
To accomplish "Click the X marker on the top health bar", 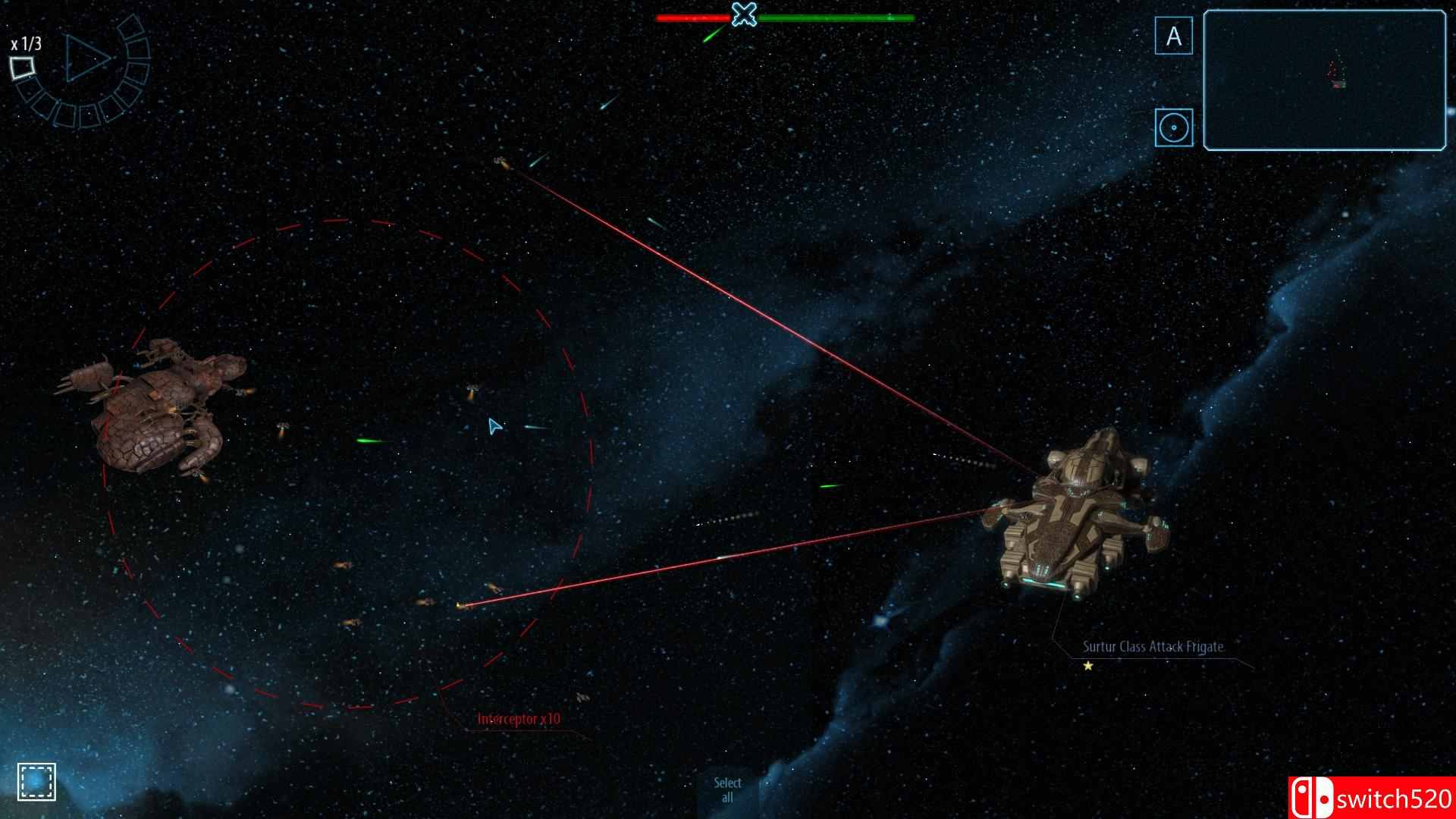I will (744, 14).
